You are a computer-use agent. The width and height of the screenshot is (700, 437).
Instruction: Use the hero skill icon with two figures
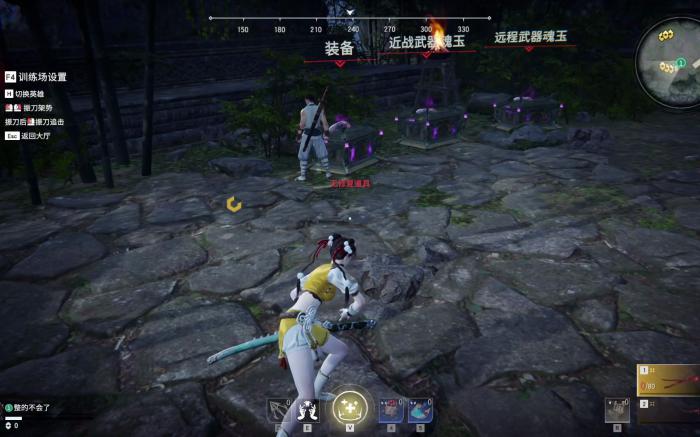click(x=308, y=410)
